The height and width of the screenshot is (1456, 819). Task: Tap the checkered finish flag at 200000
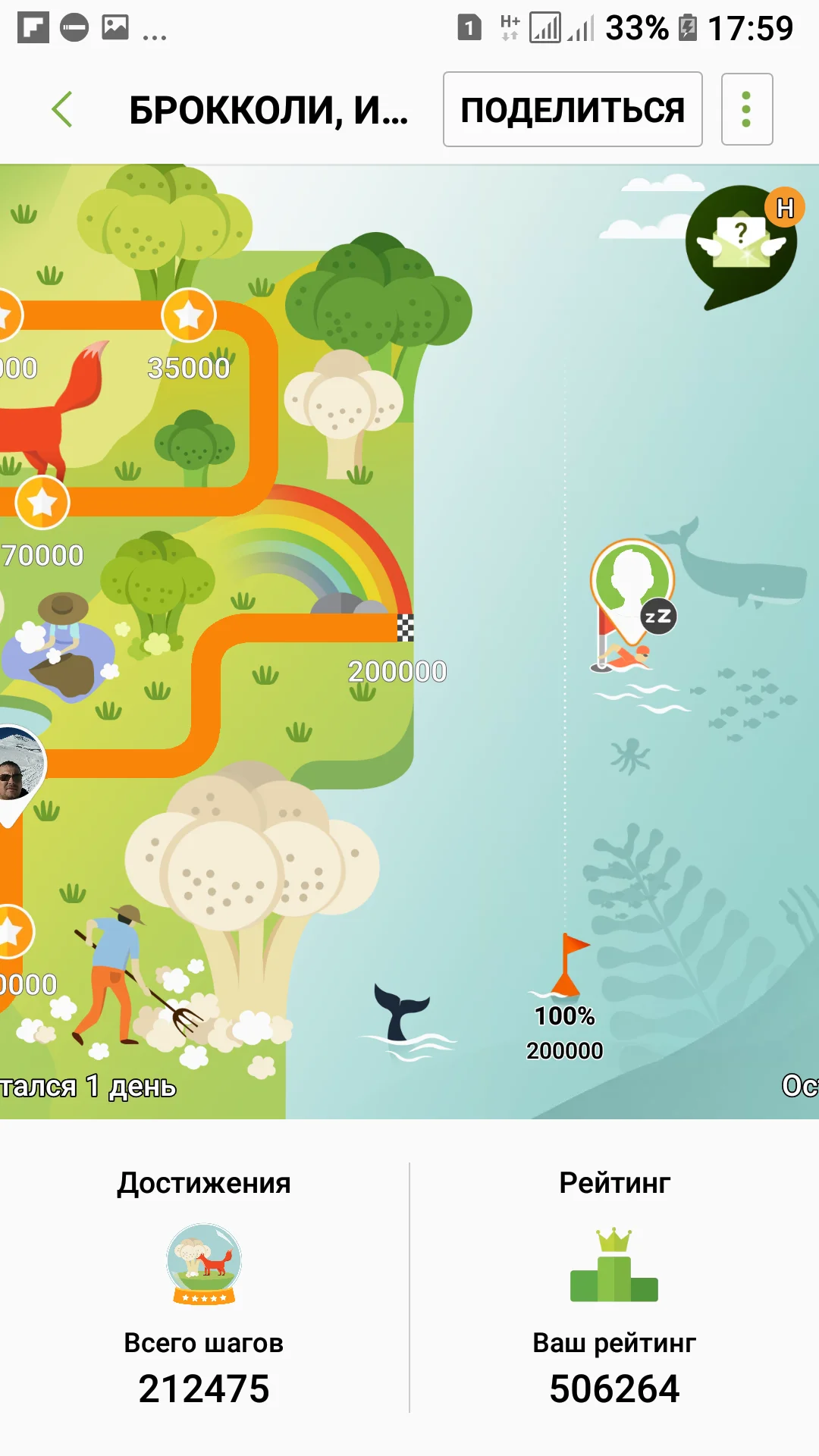point(406,628)
